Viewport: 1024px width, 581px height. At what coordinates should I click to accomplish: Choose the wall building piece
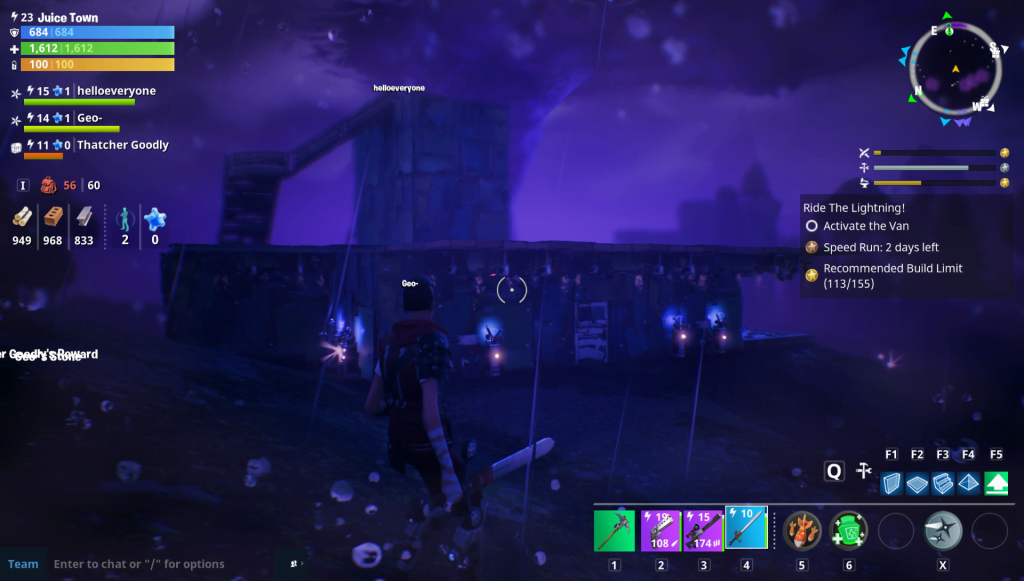892,484
